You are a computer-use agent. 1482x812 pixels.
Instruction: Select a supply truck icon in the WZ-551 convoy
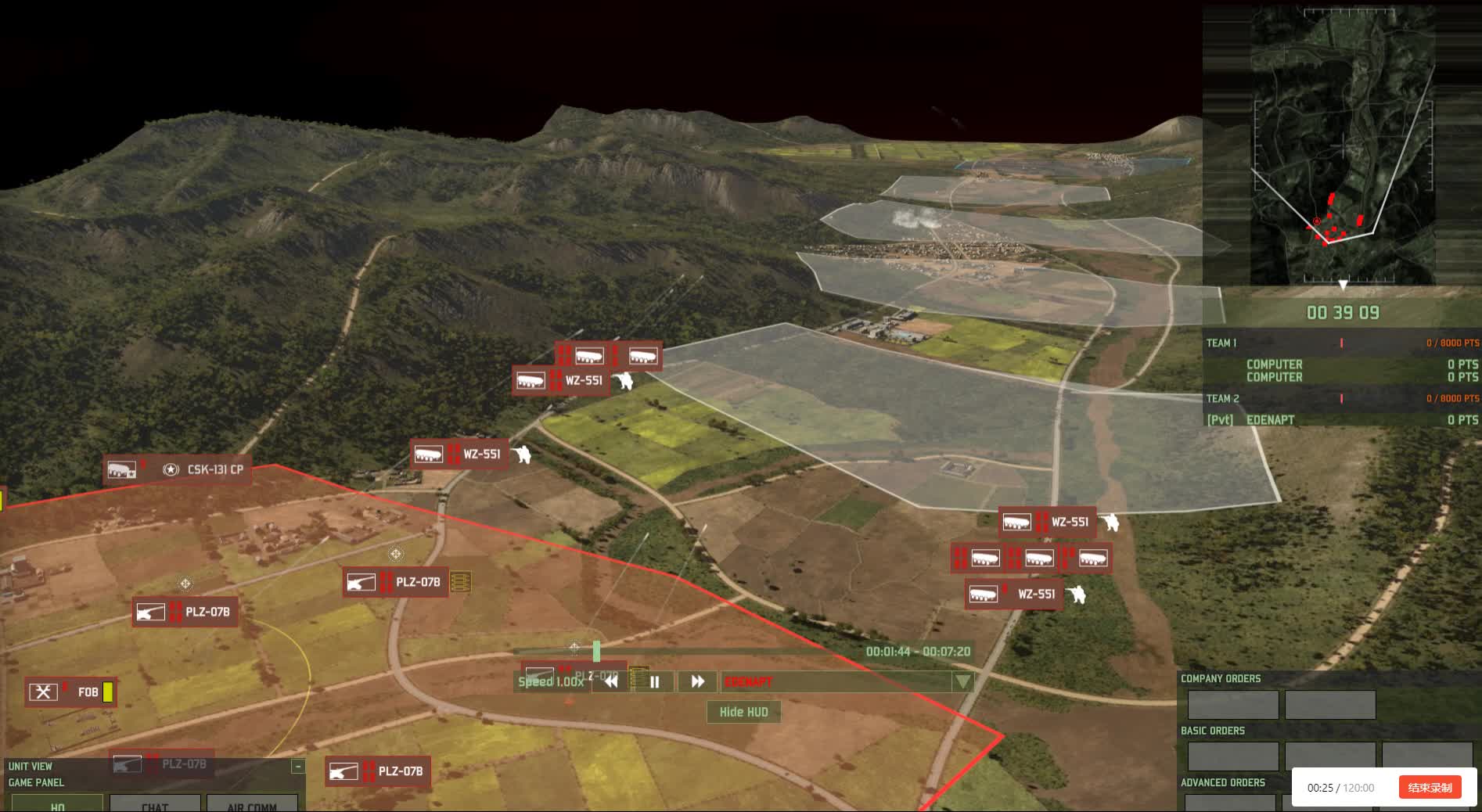pos(987,558)
